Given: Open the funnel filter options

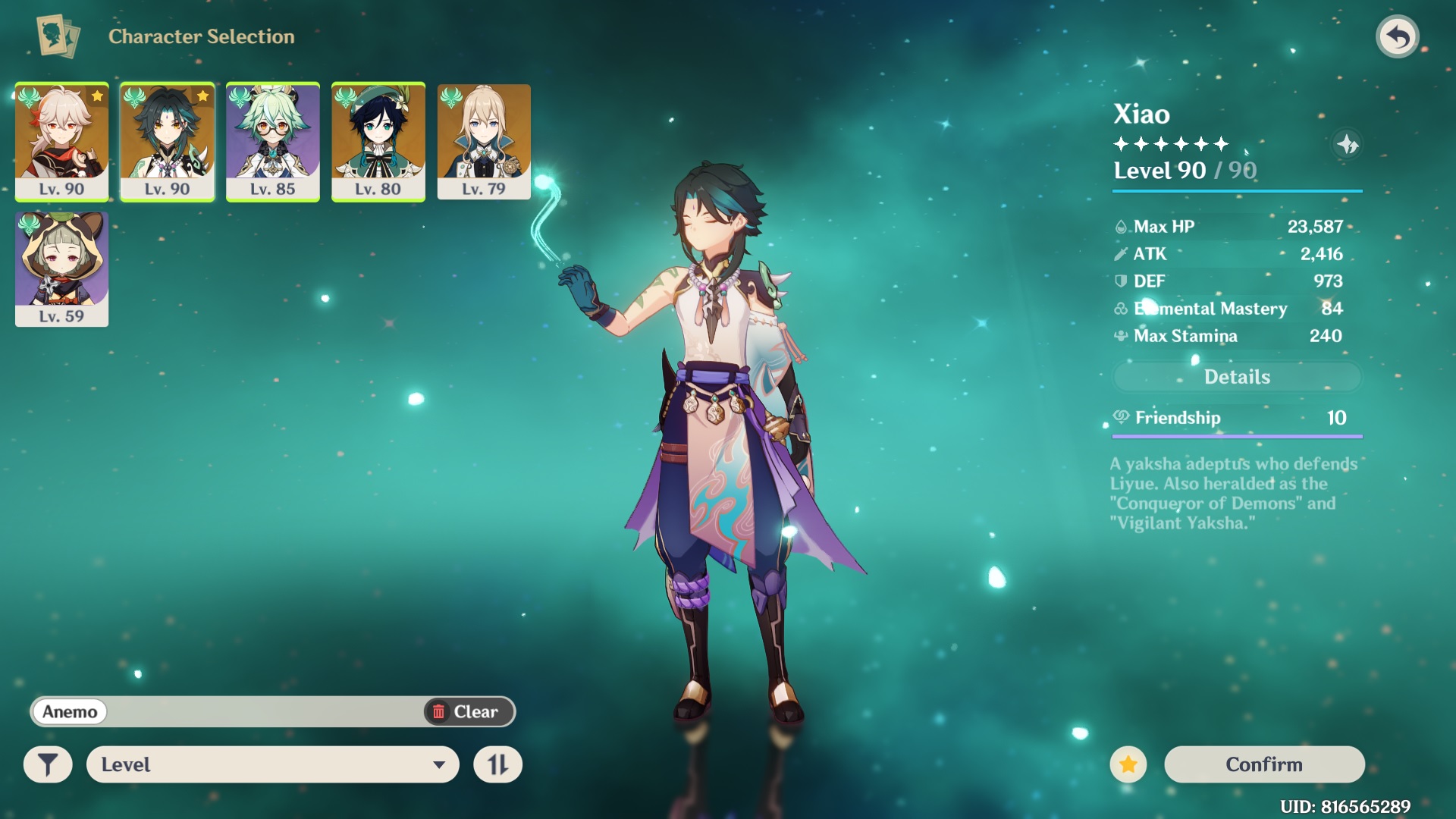Looking at the screenshot, I should pyautogui.click(x=48, y=764).
